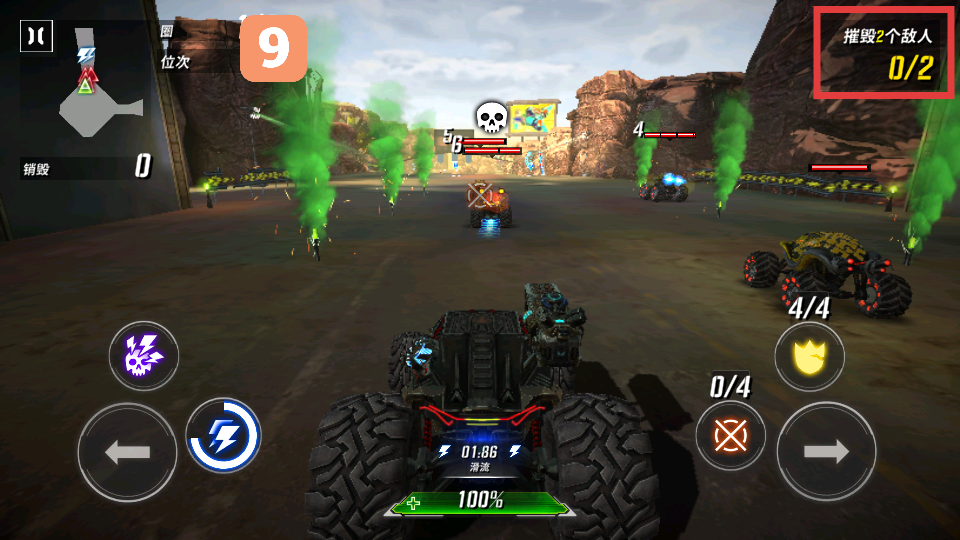The height and width of the screenshot is (540, 960).
Task: Steer right with the right arrow button
Action: pyautogui.click(x=826, y=452)
